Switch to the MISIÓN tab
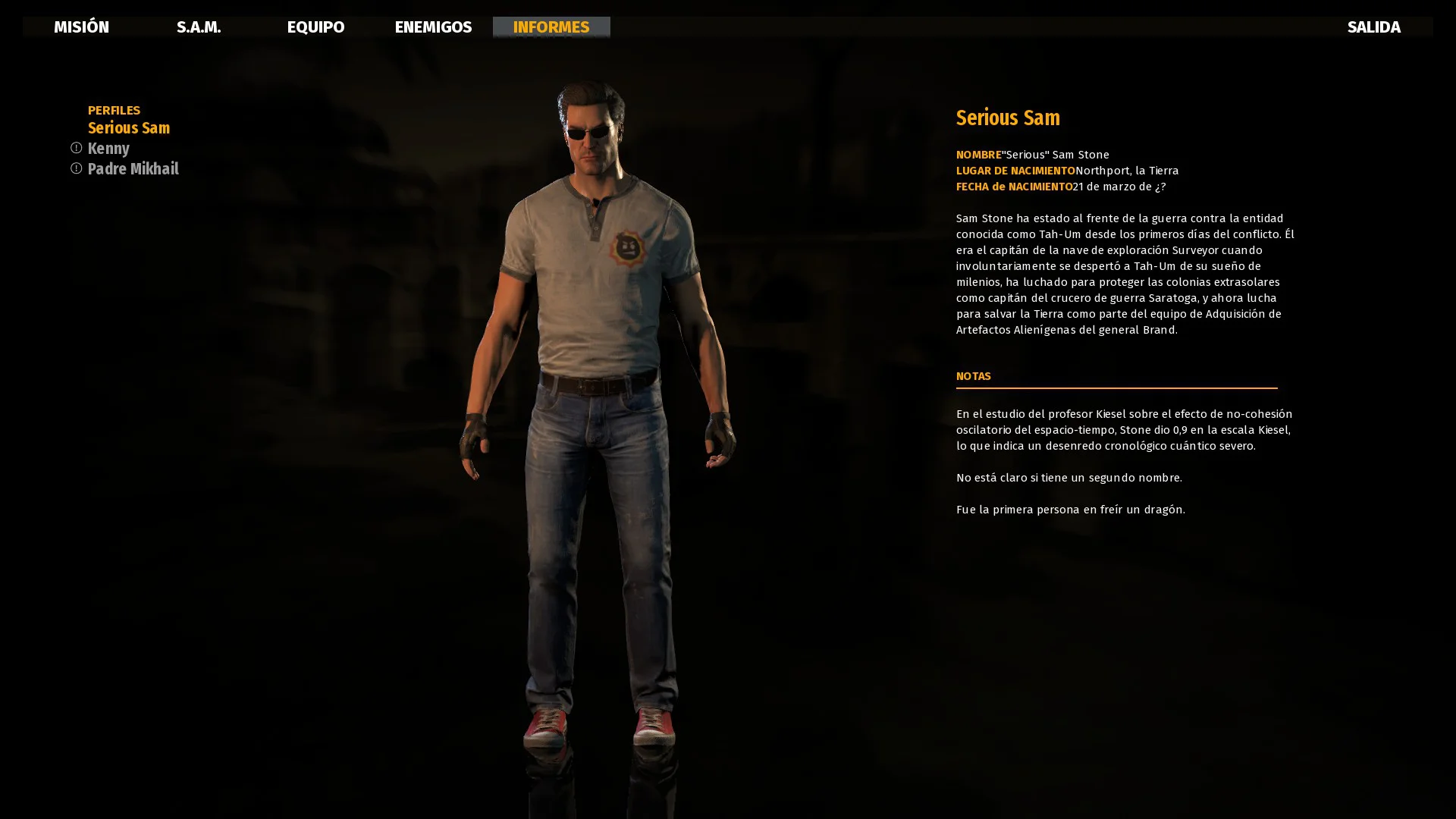Image resolution: width=1456 pixels, height=819 pixels. click(x=81, y=27)
